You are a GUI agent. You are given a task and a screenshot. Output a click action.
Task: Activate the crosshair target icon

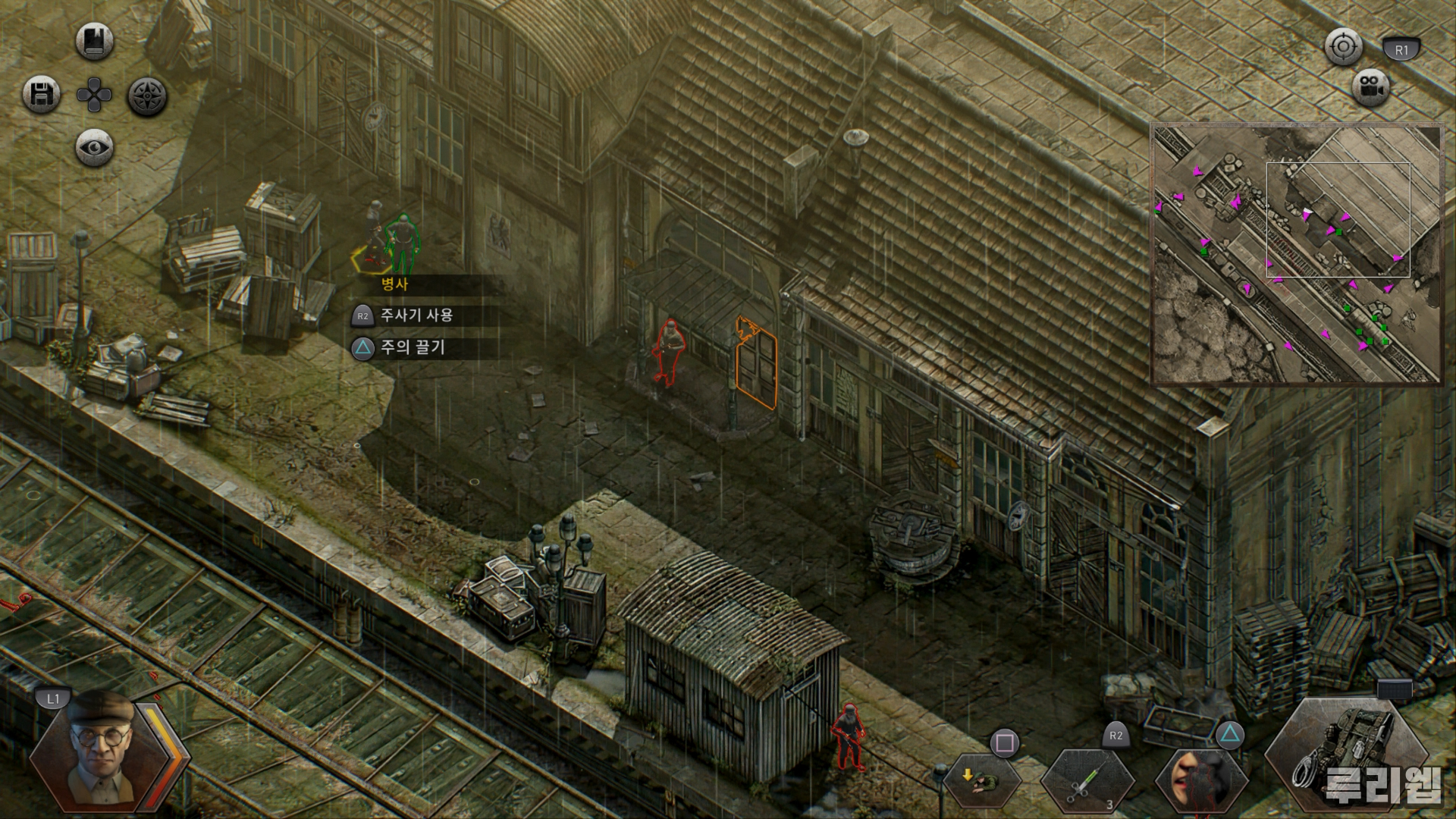tap(1343, 47)
